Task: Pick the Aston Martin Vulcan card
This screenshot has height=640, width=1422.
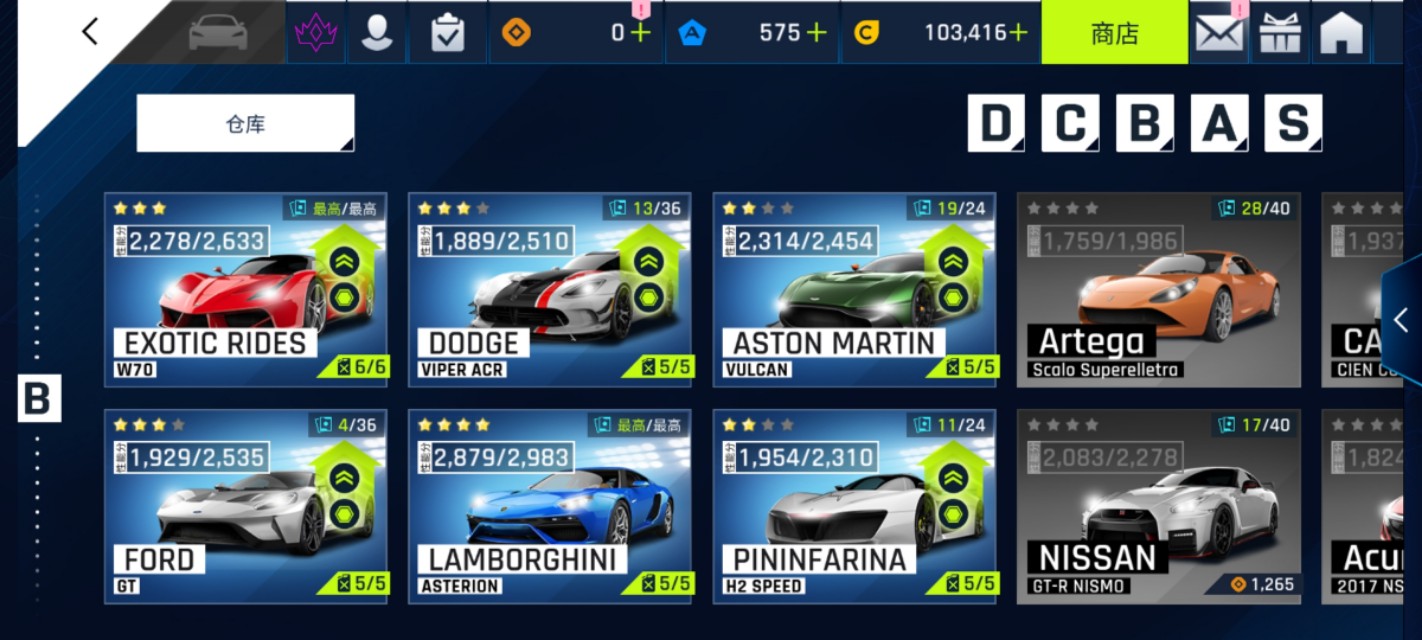Action: click(x=854, y=290)
